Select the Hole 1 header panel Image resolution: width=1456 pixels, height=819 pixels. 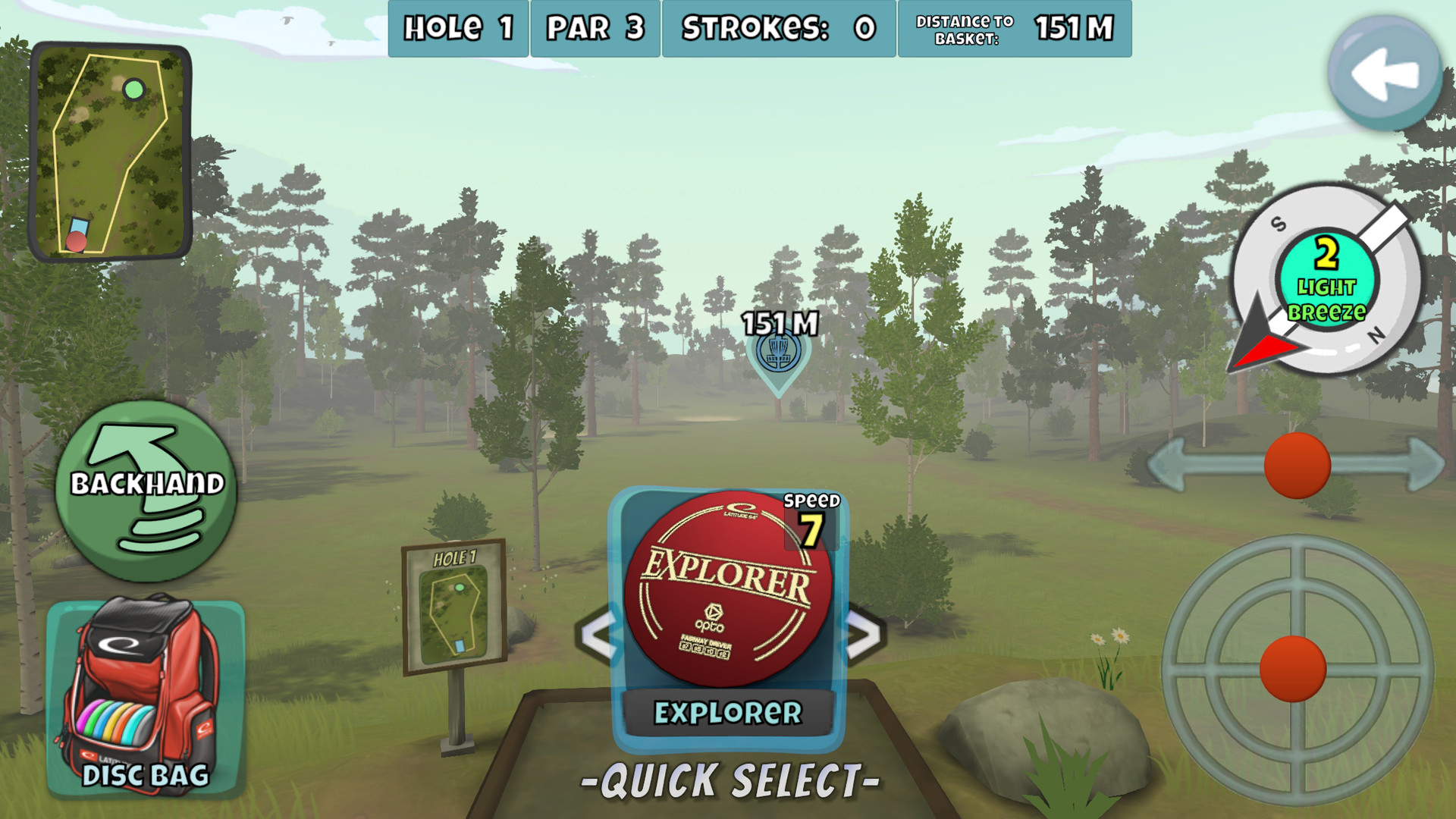457,29
